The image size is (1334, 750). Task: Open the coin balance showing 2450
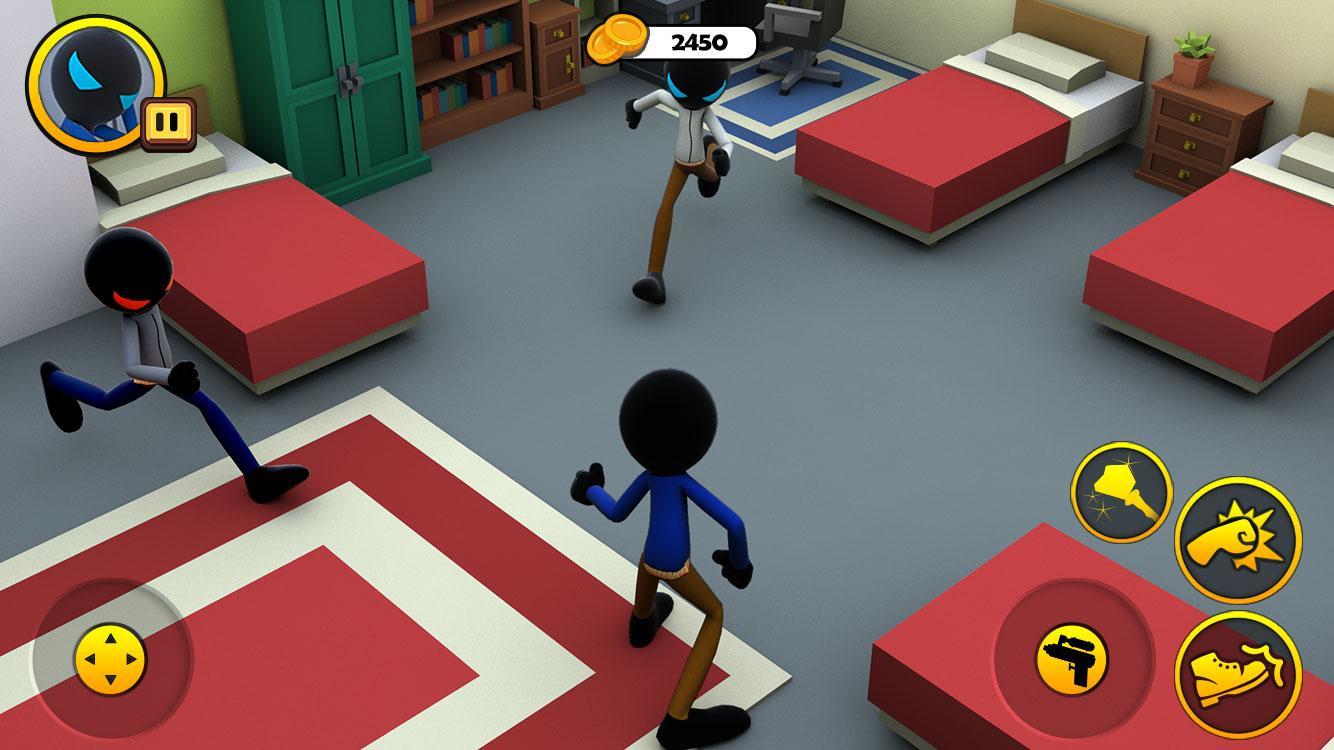coord(700,42)
